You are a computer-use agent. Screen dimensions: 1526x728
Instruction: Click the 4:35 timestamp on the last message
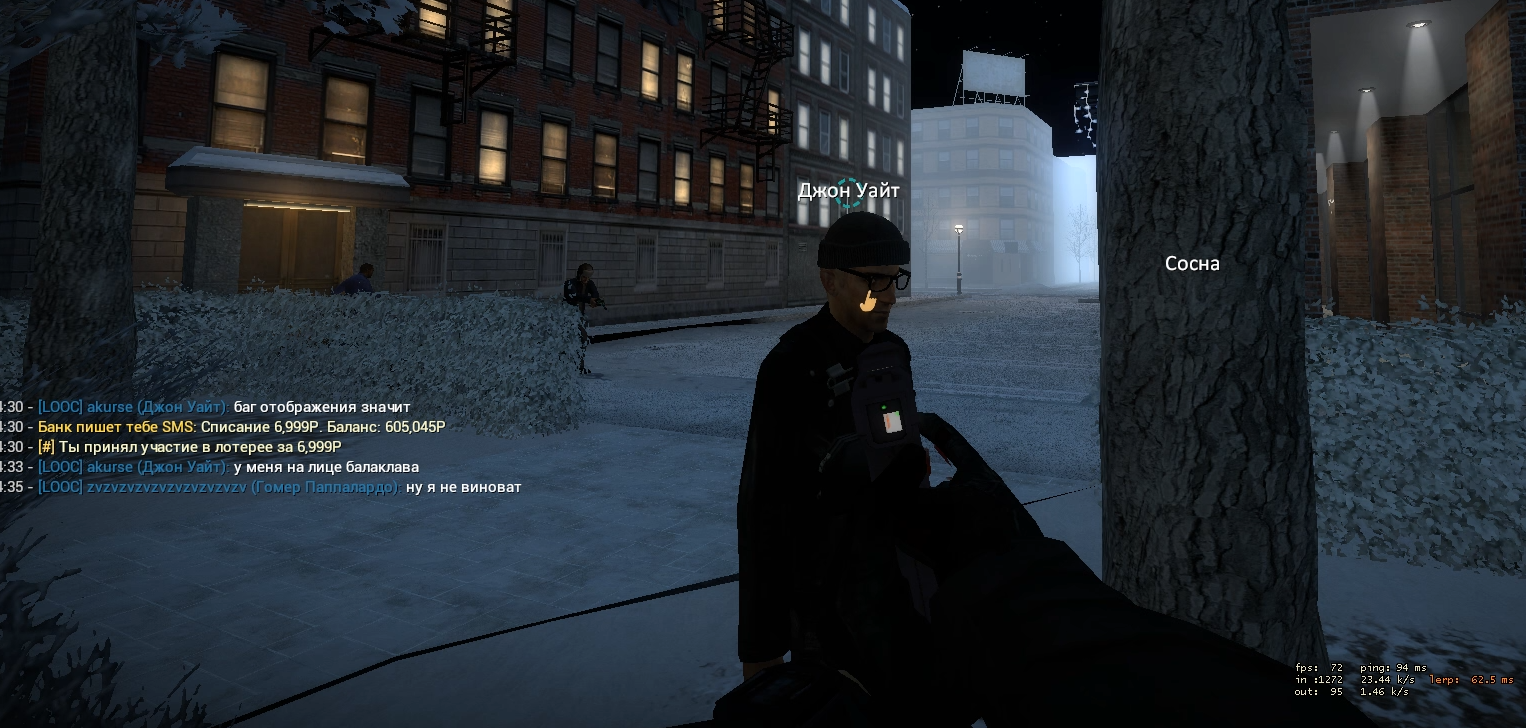pyautogui.click(x=9, y=487)
